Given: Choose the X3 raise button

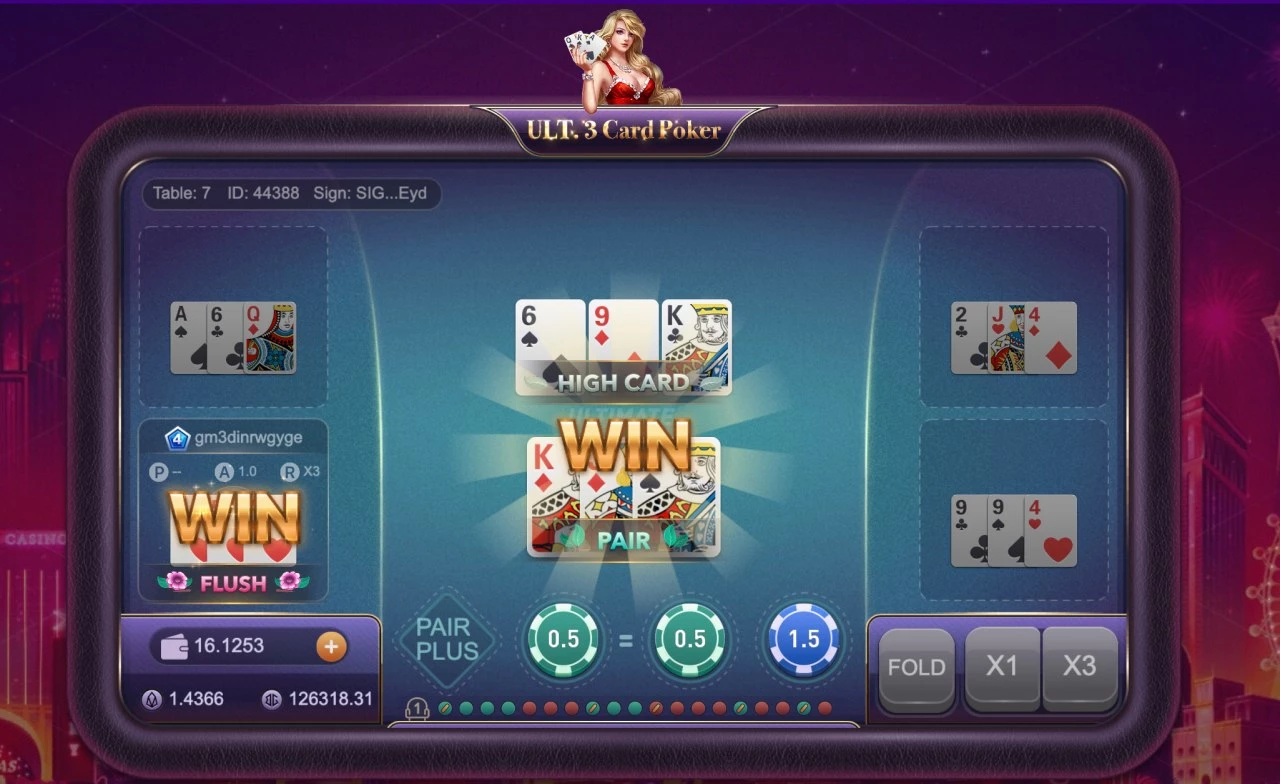Looking at the screenshot, I should [1079, 668].
